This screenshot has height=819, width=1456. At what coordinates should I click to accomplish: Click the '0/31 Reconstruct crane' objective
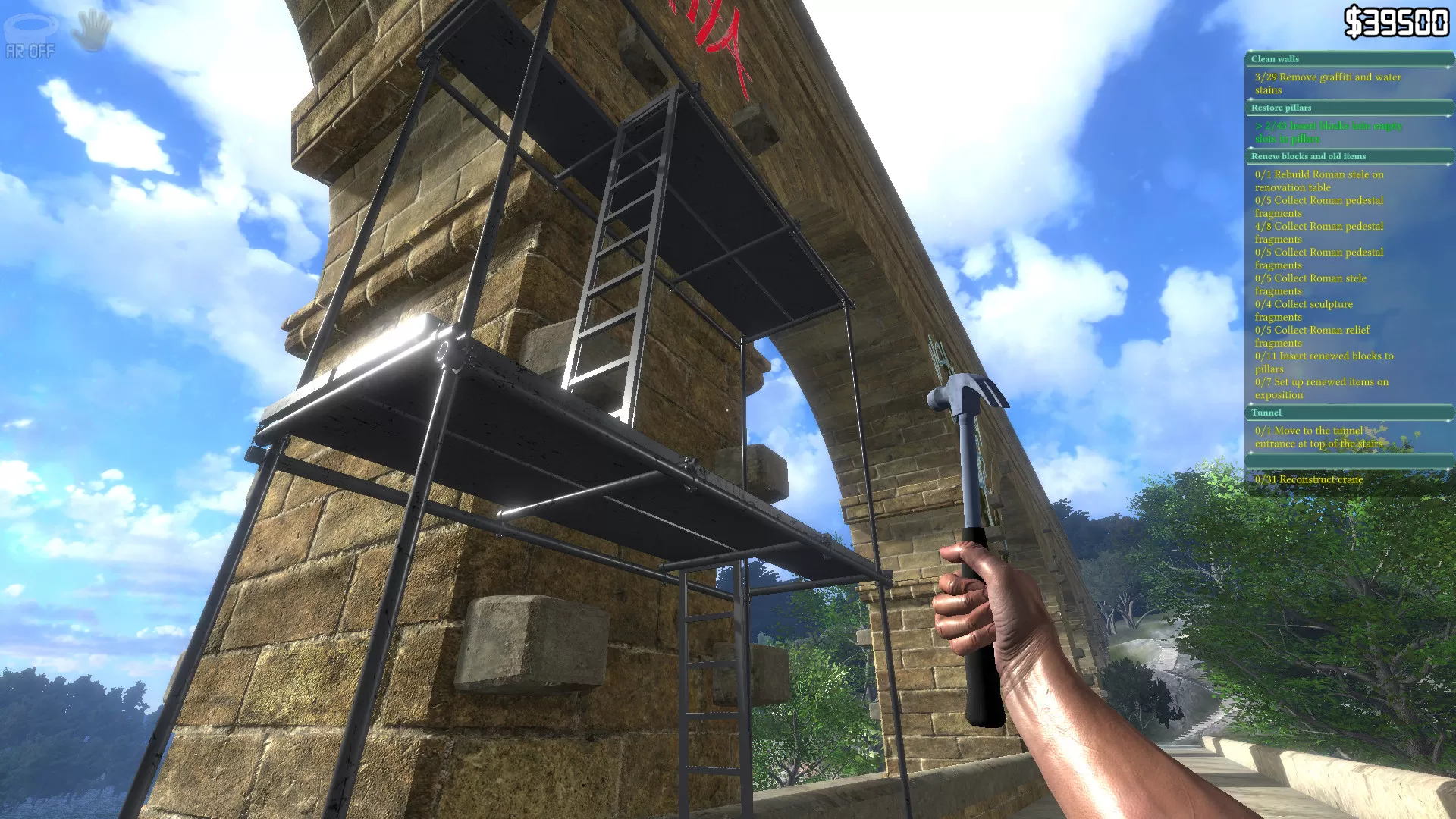tap(1308, 479)
